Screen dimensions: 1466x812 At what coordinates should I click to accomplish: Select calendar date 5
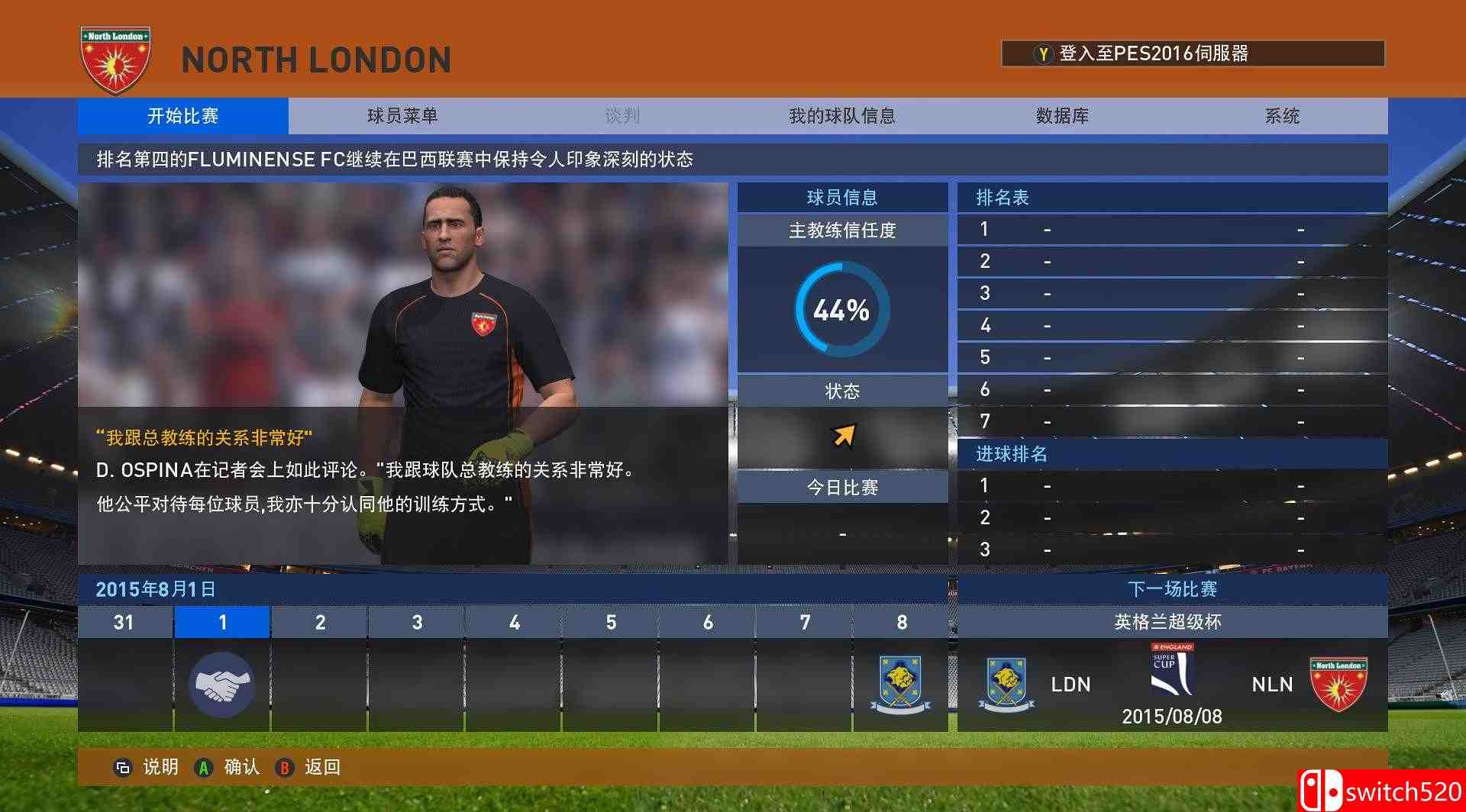[610, 621]
